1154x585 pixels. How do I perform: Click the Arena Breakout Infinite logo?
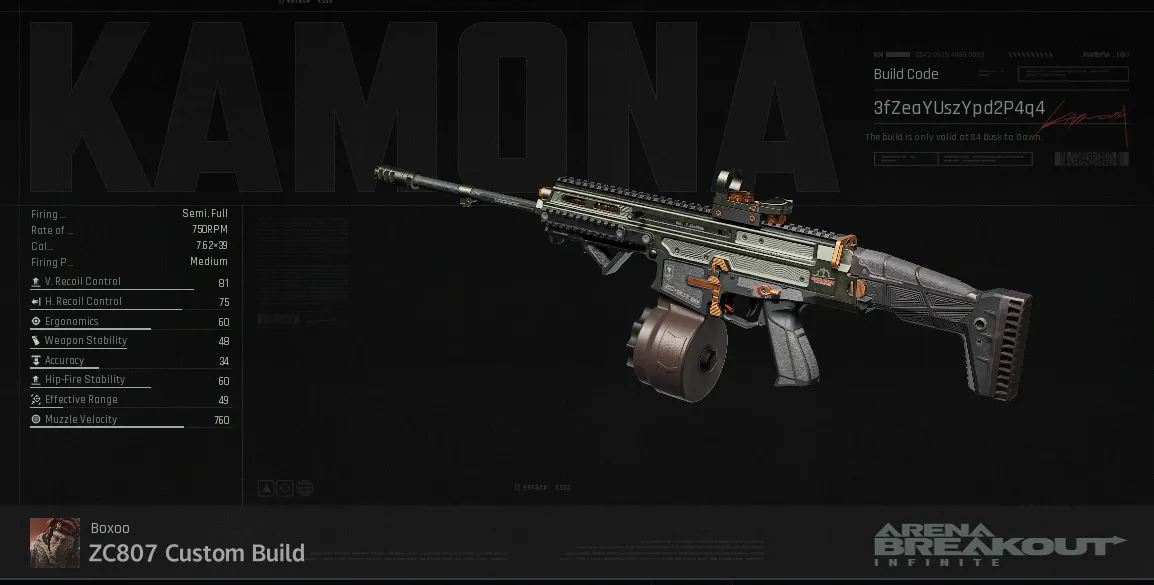point(998,545)
